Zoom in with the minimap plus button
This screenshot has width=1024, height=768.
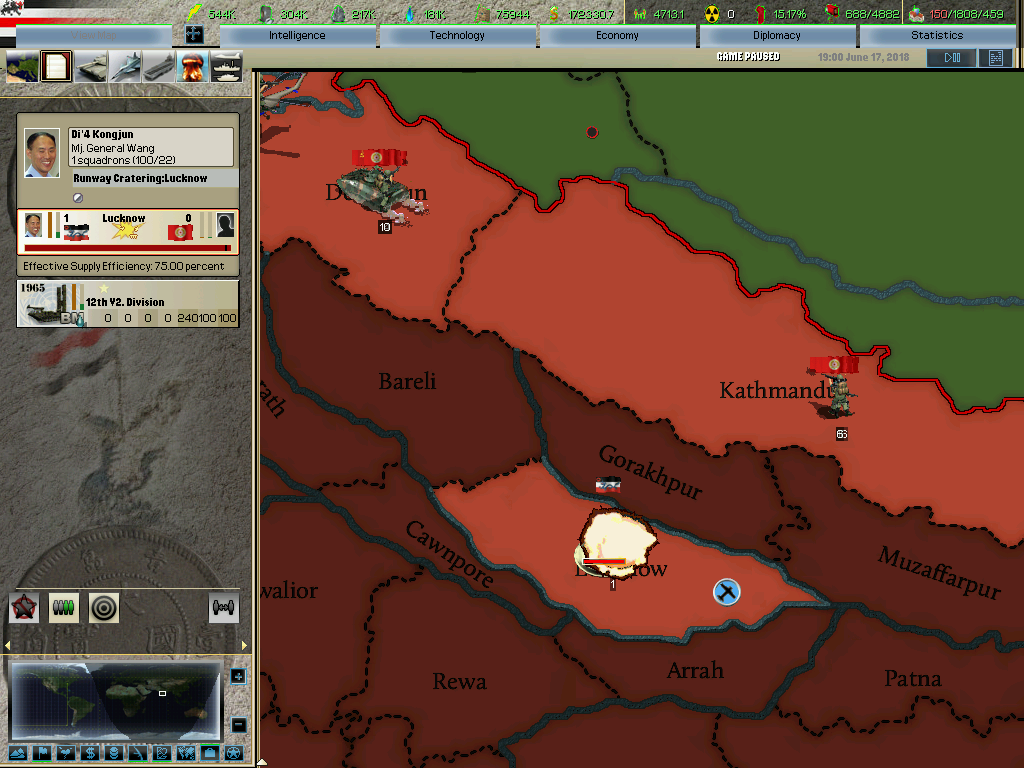(x=238, y=677)
